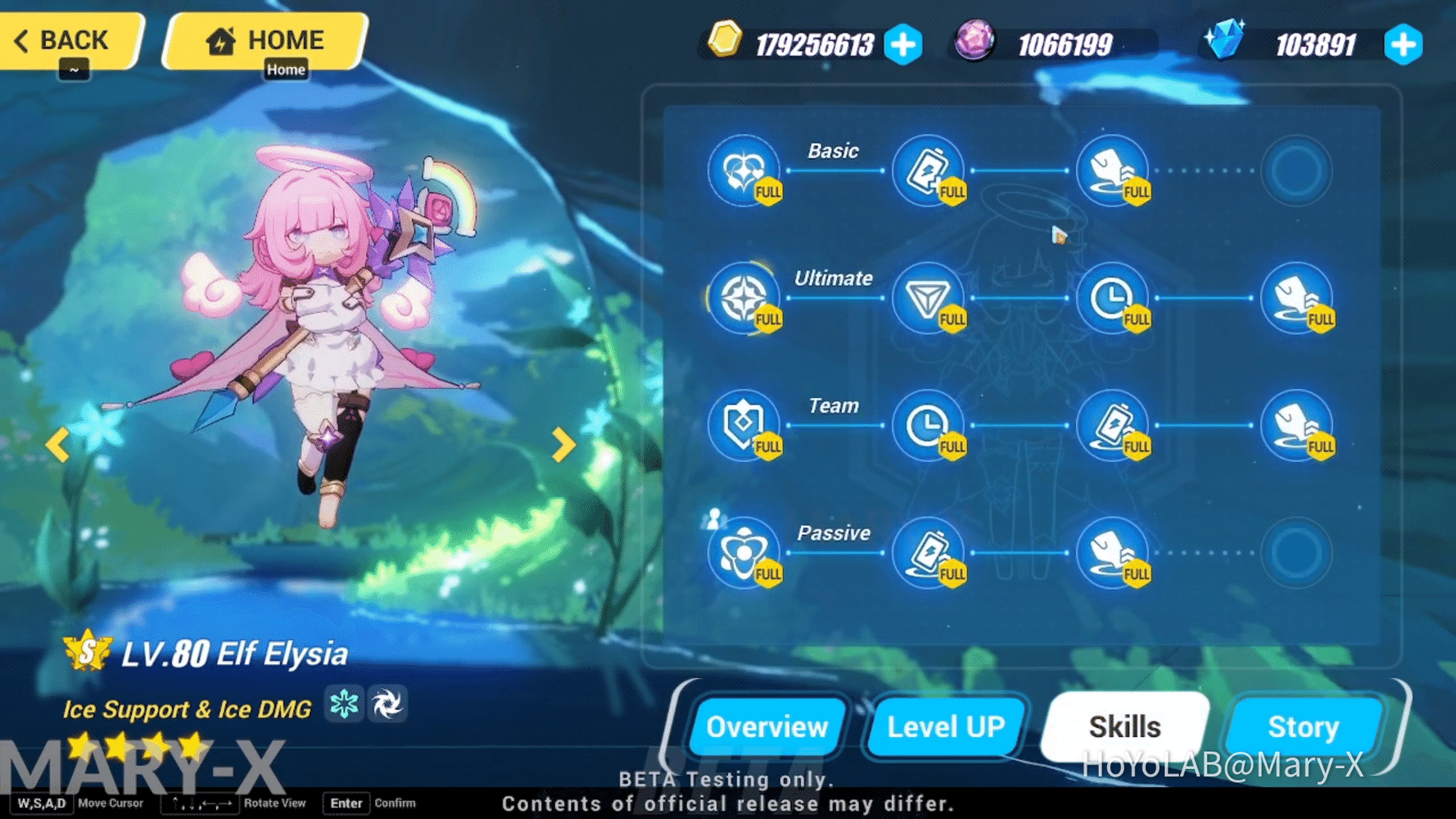Click the battery skill icon in the Basic row
The width and height of the screenshot is (1456, 819).
pos(928,170)
